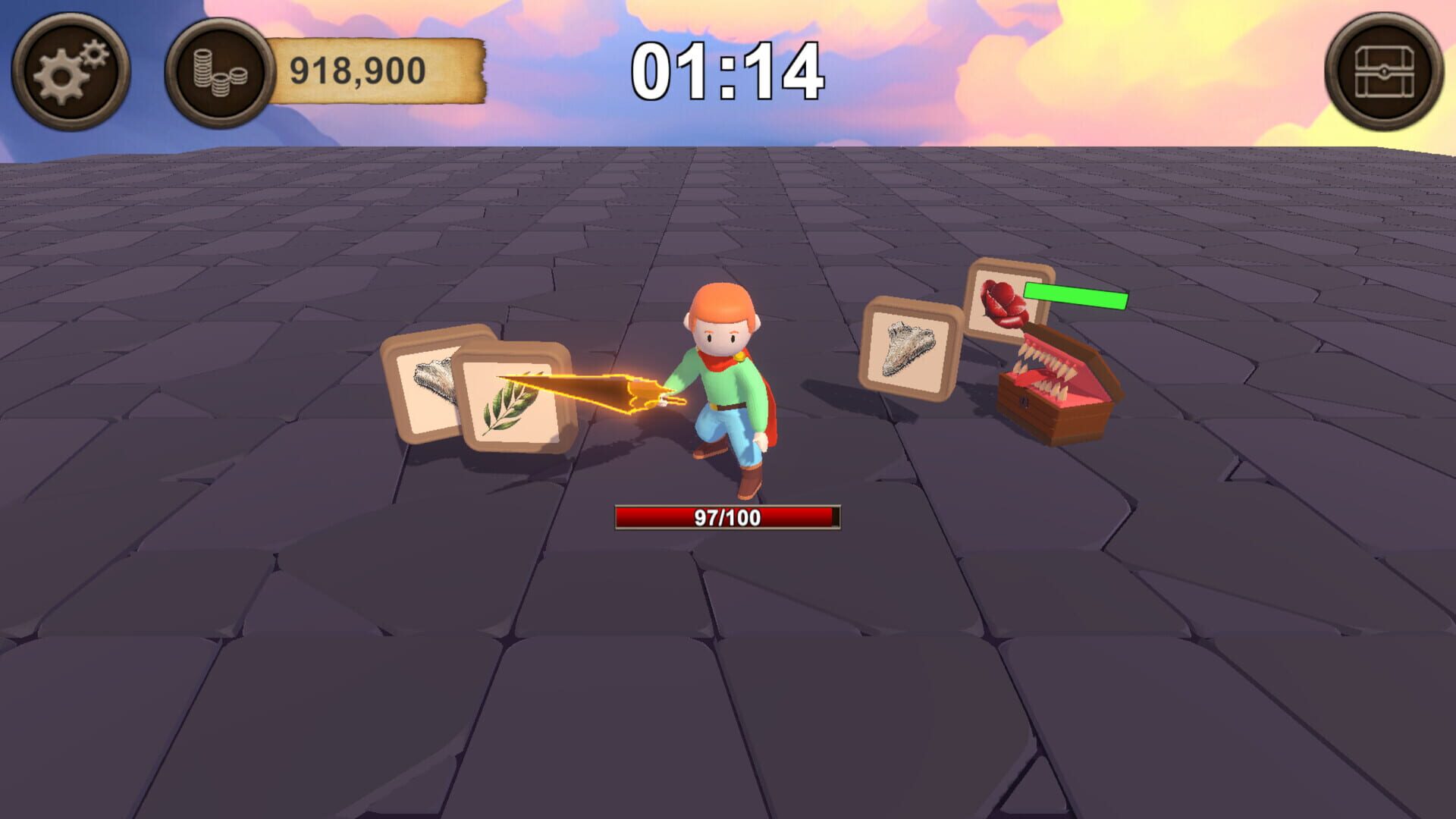
Task: Click the hero's brown boots
Action: pos(747,479)
